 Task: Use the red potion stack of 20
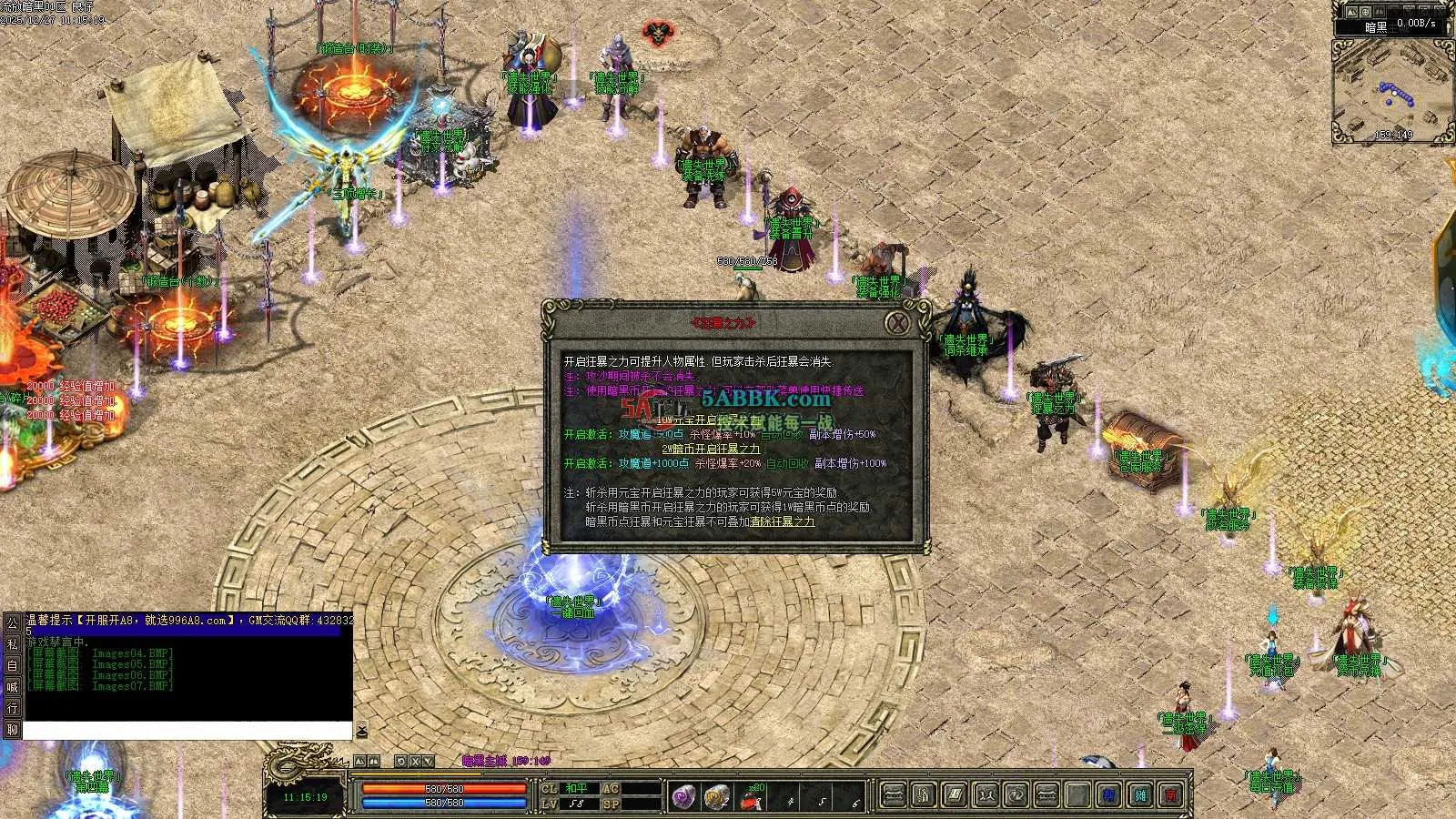[751, 798]
